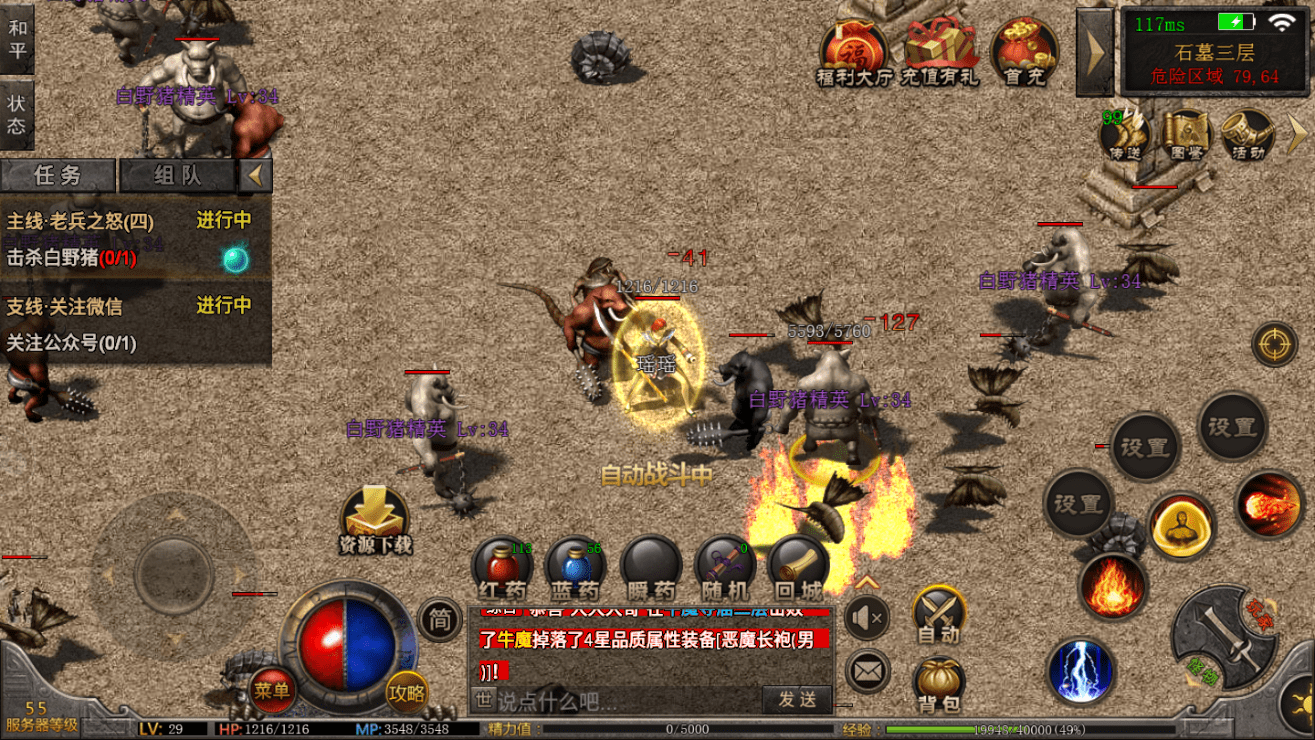
Task: Use the 蓝药 blue potion
Action: tap(575, 570)
